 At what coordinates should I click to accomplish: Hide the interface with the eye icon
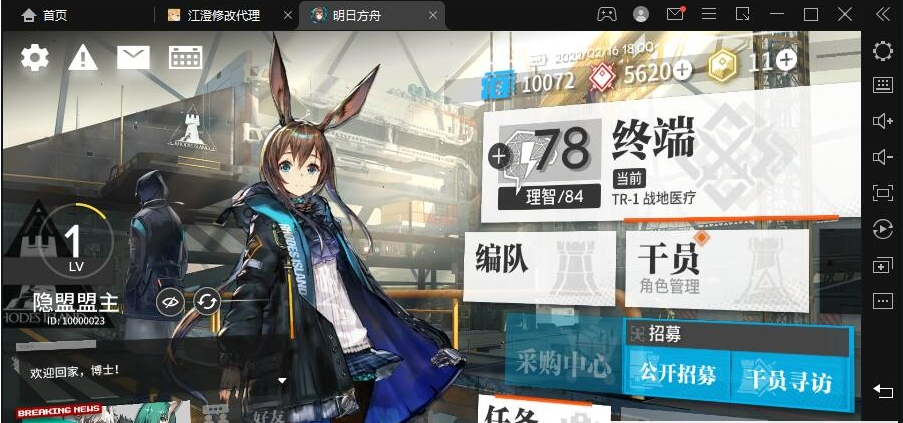click(171, 301)
